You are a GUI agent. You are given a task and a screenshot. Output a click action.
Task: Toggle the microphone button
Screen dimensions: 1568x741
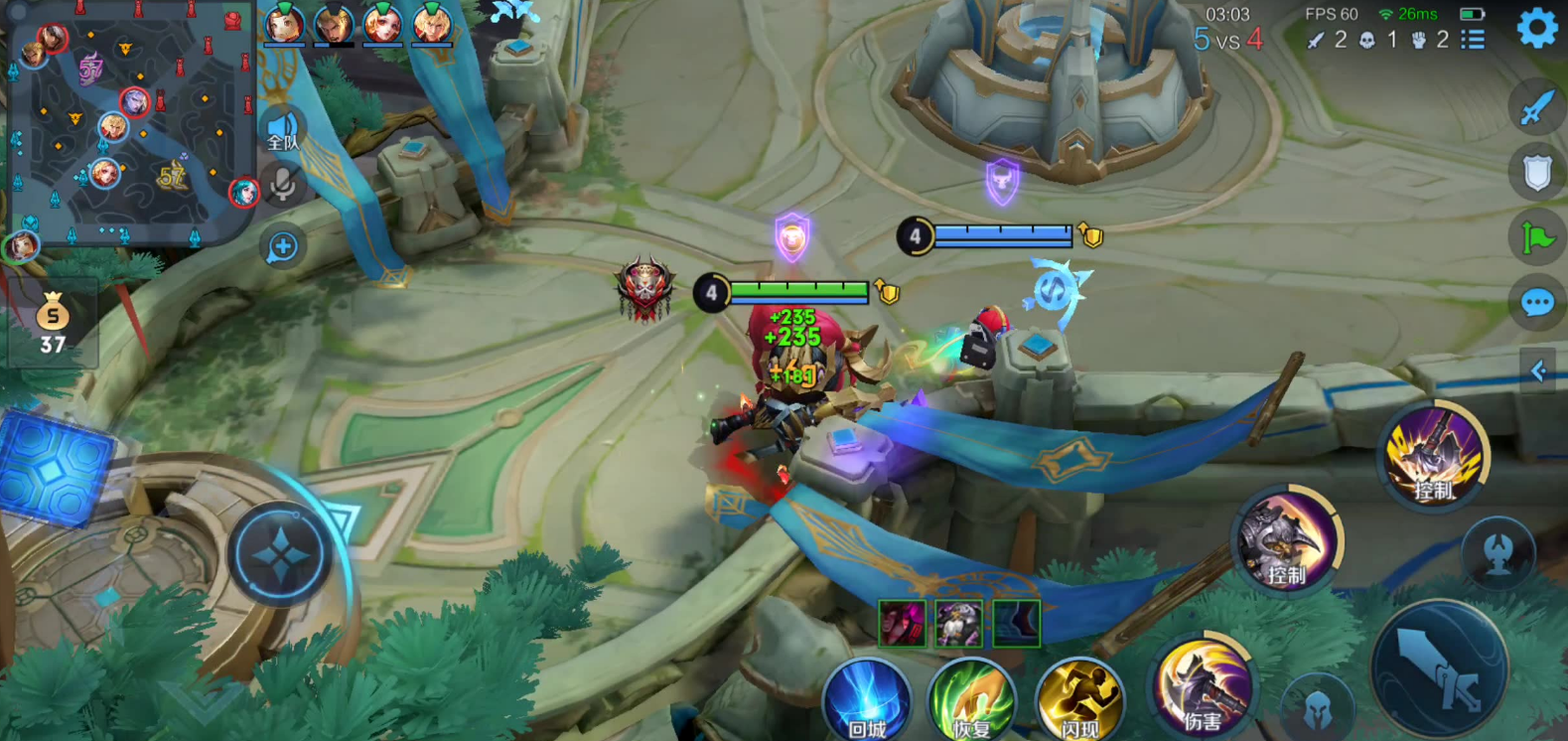coord(283,185)
